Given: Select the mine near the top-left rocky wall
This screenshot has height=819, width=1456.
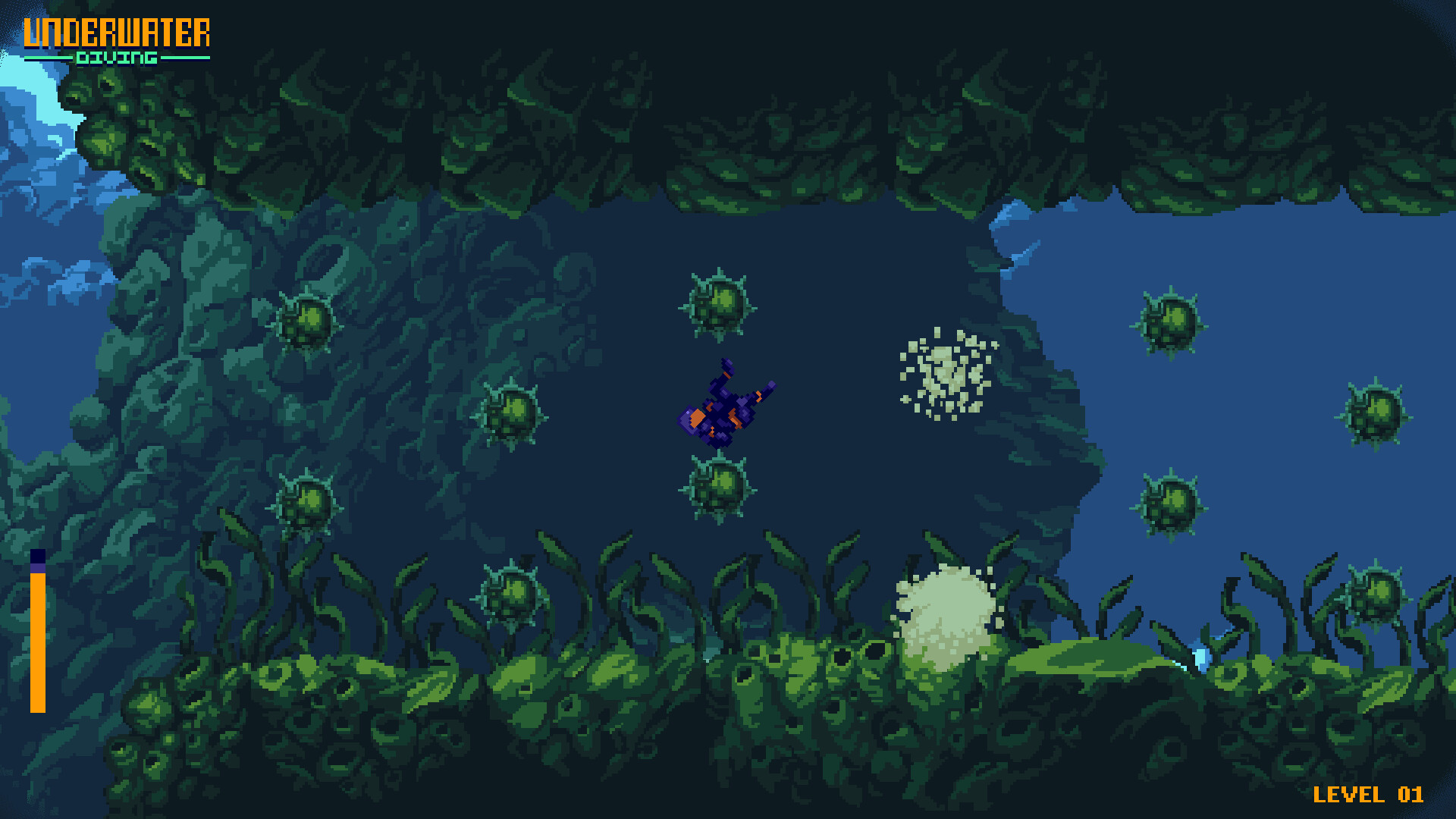Looking at the screenshot, I should tap(307, 326).
